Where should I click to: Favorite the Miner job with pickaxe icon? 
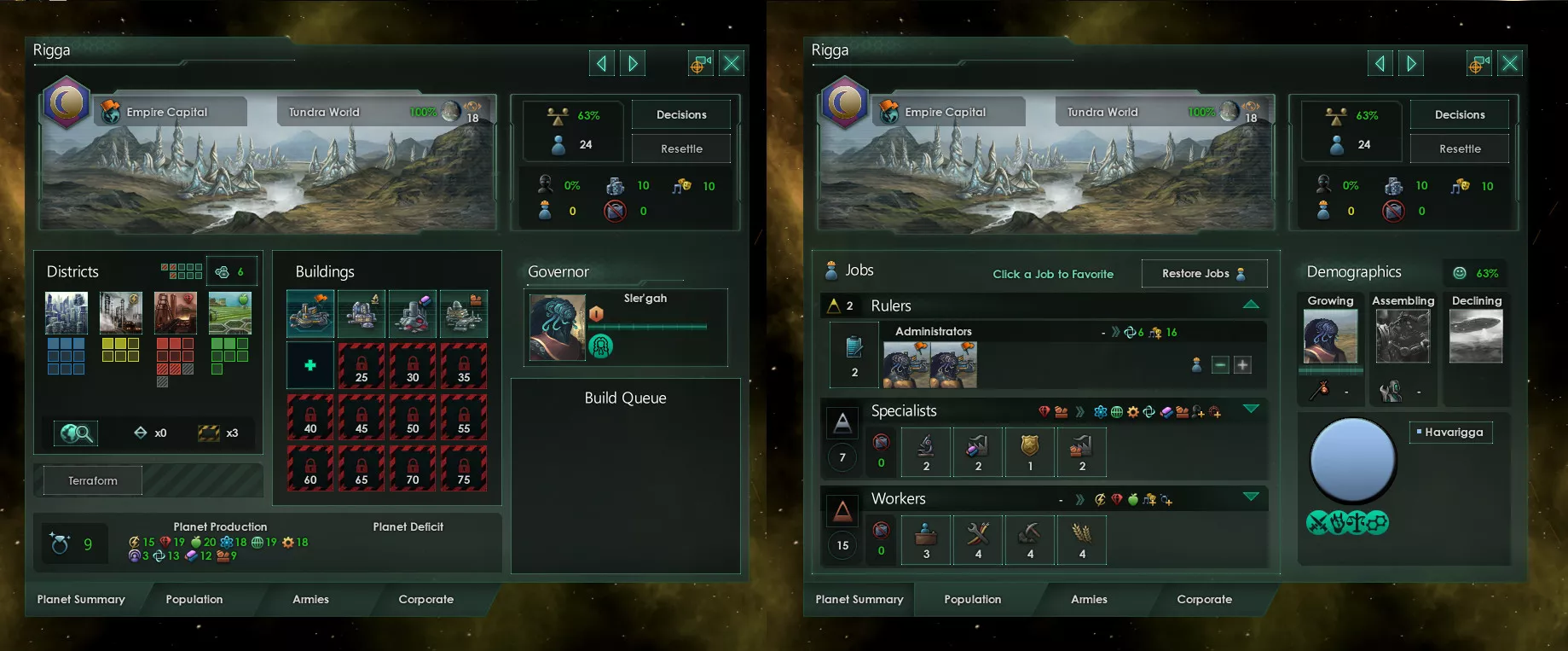1030,540
